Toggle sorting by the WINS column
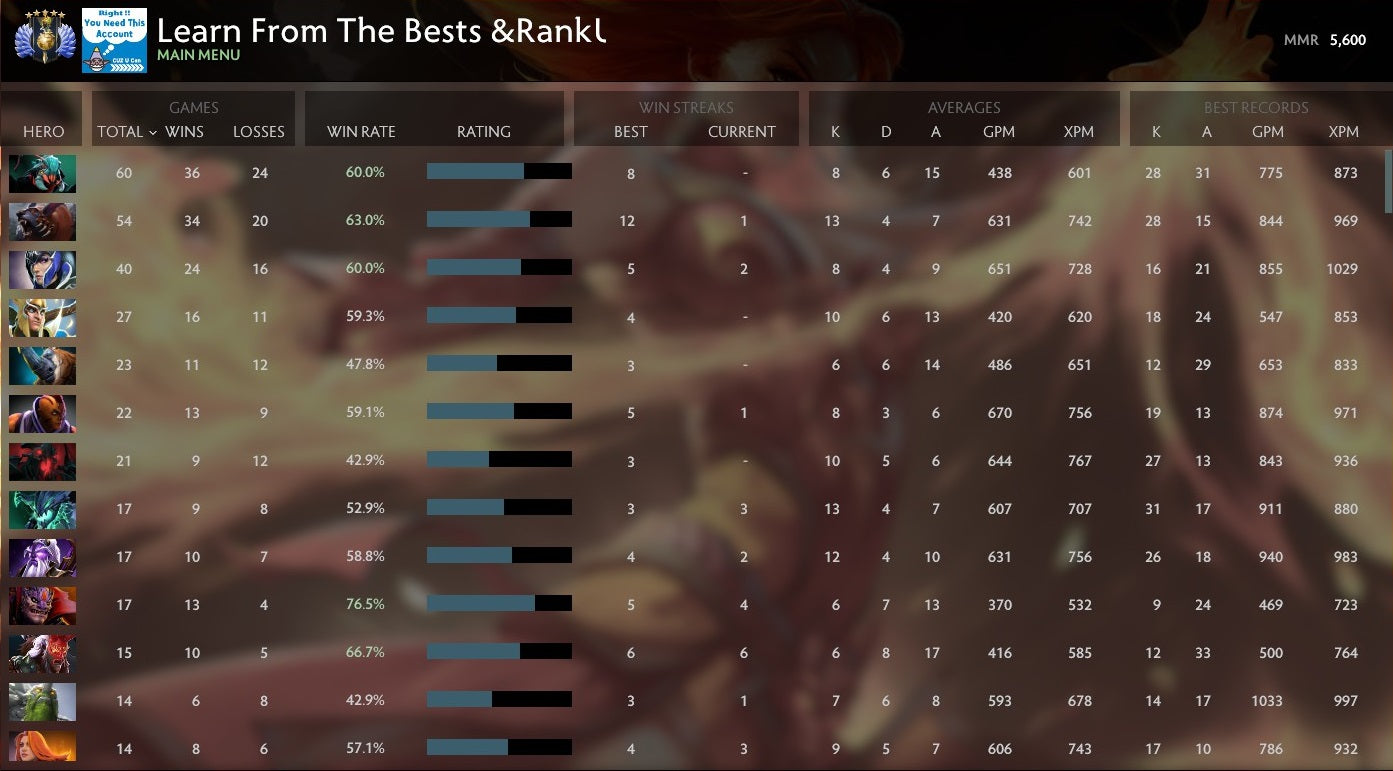The image size is (1393, 771). (x=183, y=131)
